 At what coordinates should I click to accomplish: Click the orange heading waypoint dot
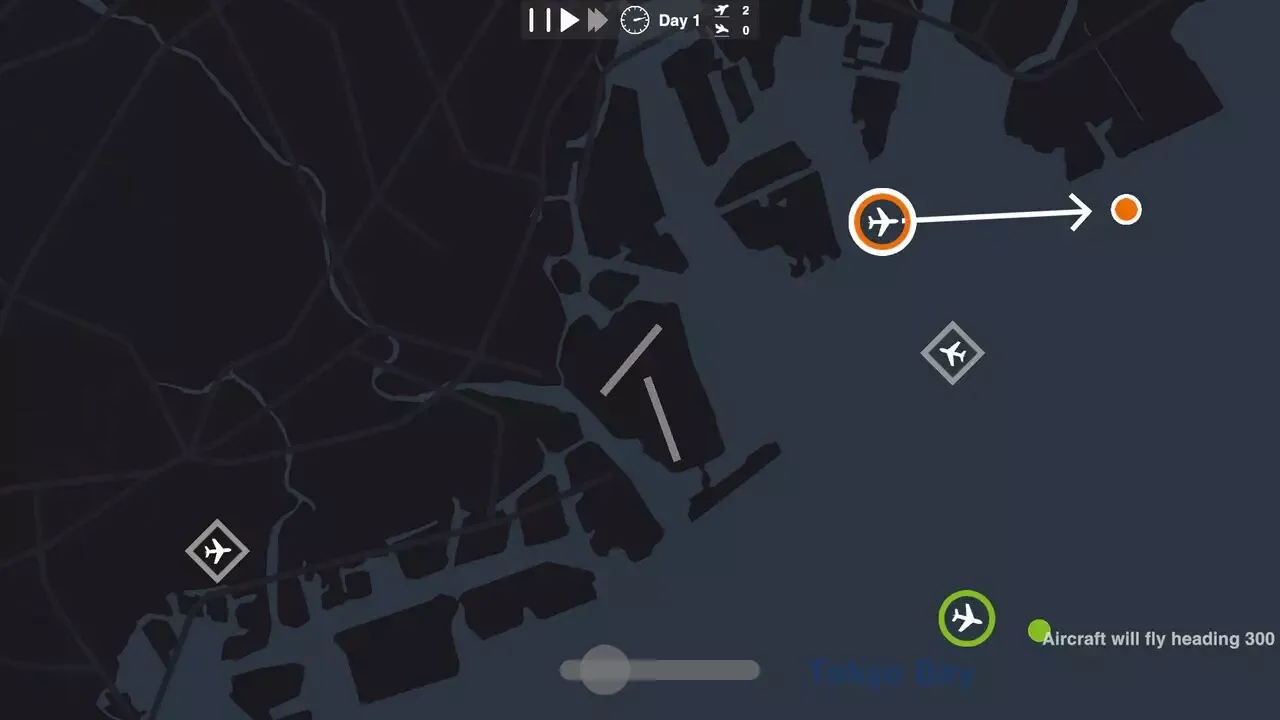1126,209
